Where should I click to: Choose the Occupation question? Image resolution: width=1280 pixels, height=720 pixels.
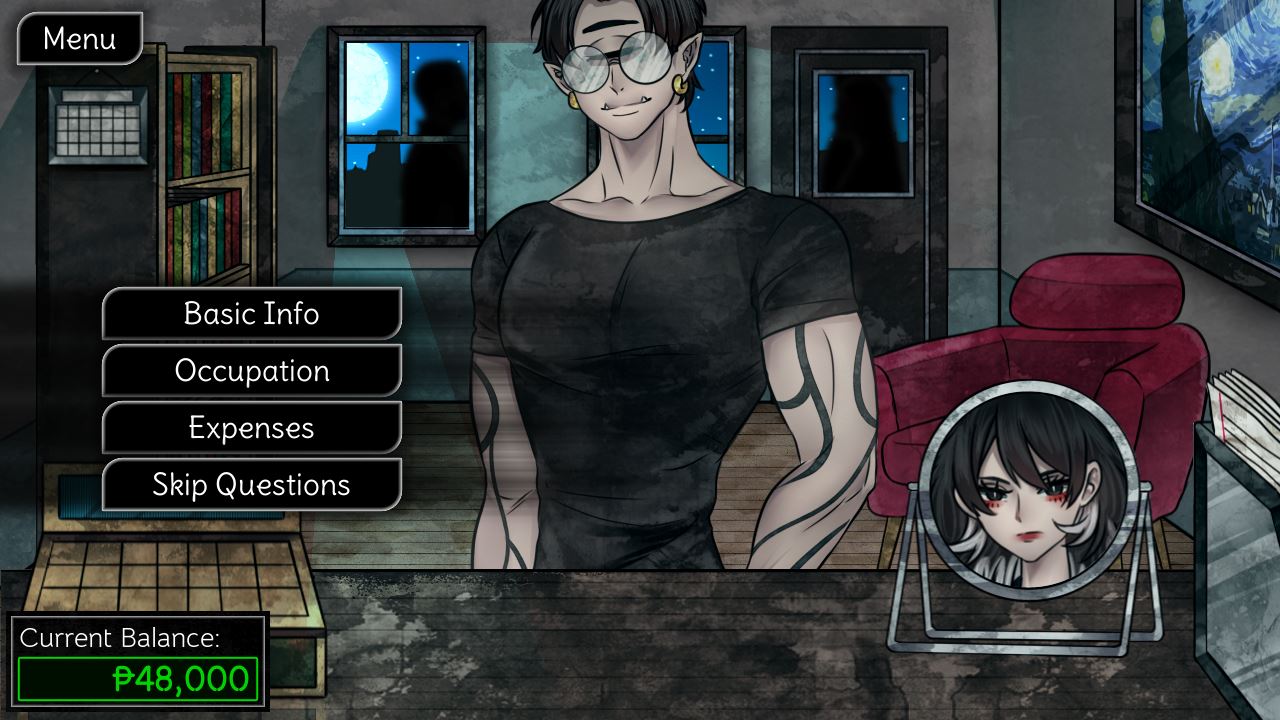[x=252, y=371]
